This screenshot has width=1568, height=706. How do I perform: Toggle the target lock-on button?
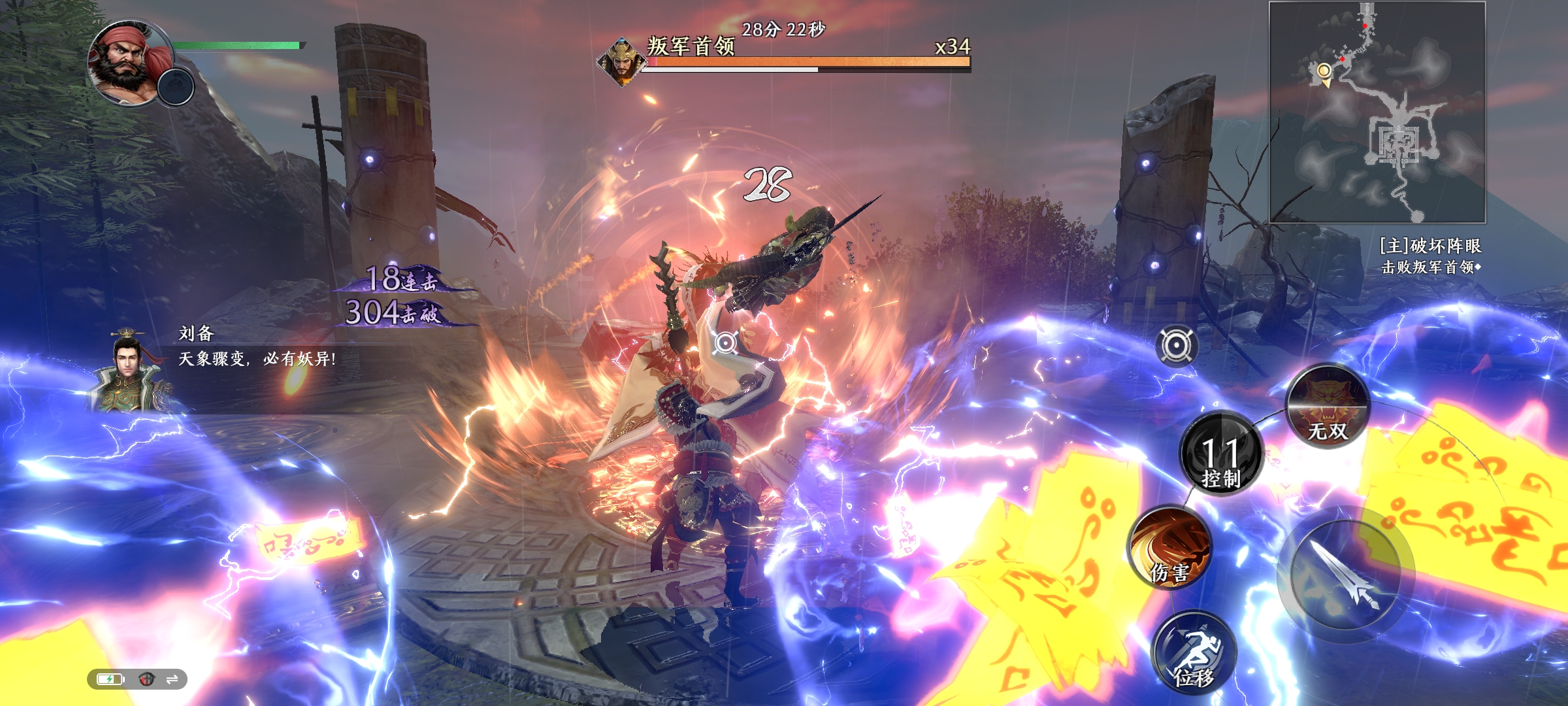click(1177, 346)
